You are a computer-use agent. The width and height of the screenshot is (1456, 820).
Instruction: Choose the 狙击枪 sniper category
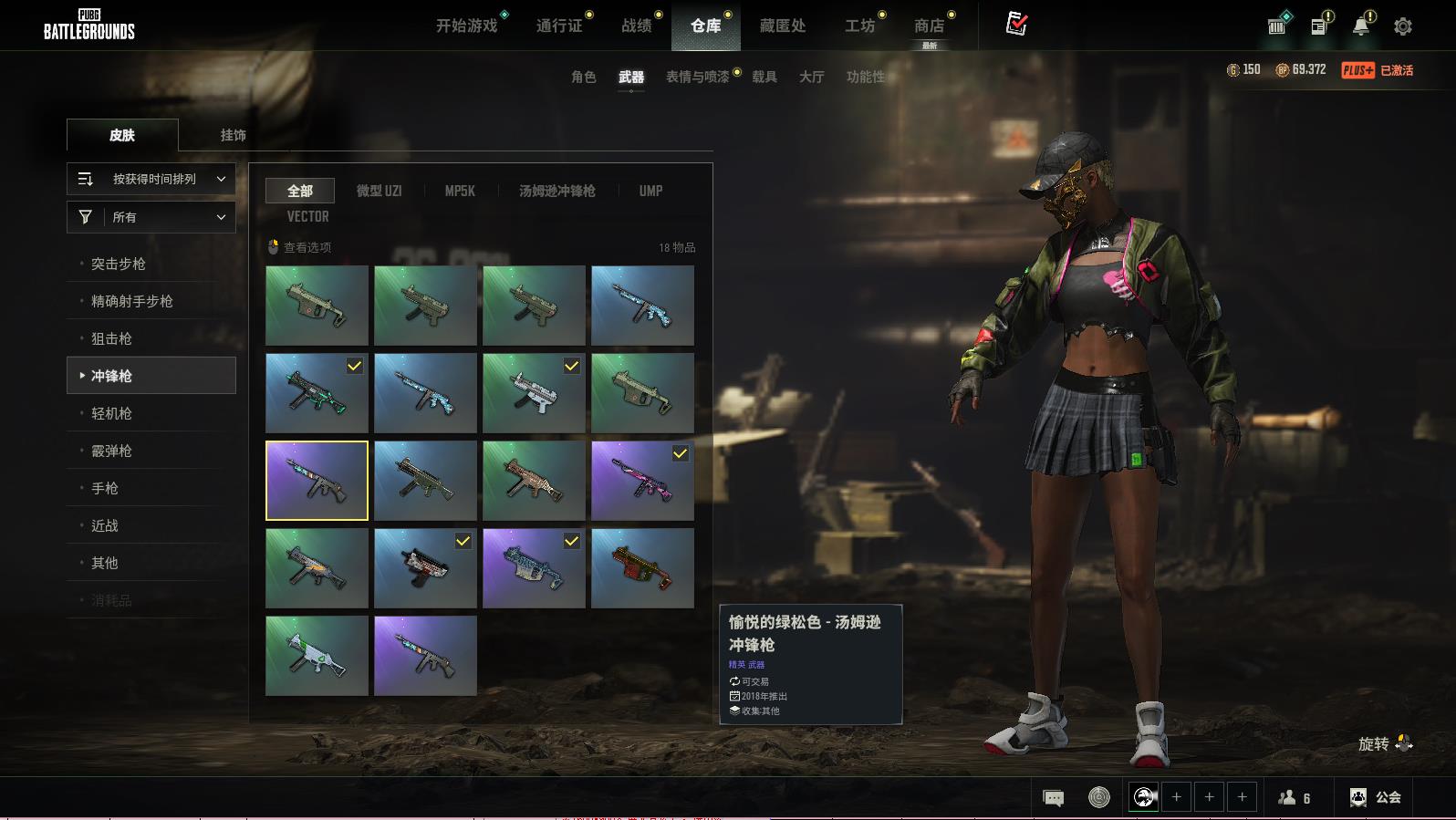pyautogui.click(x=111, y=338)
